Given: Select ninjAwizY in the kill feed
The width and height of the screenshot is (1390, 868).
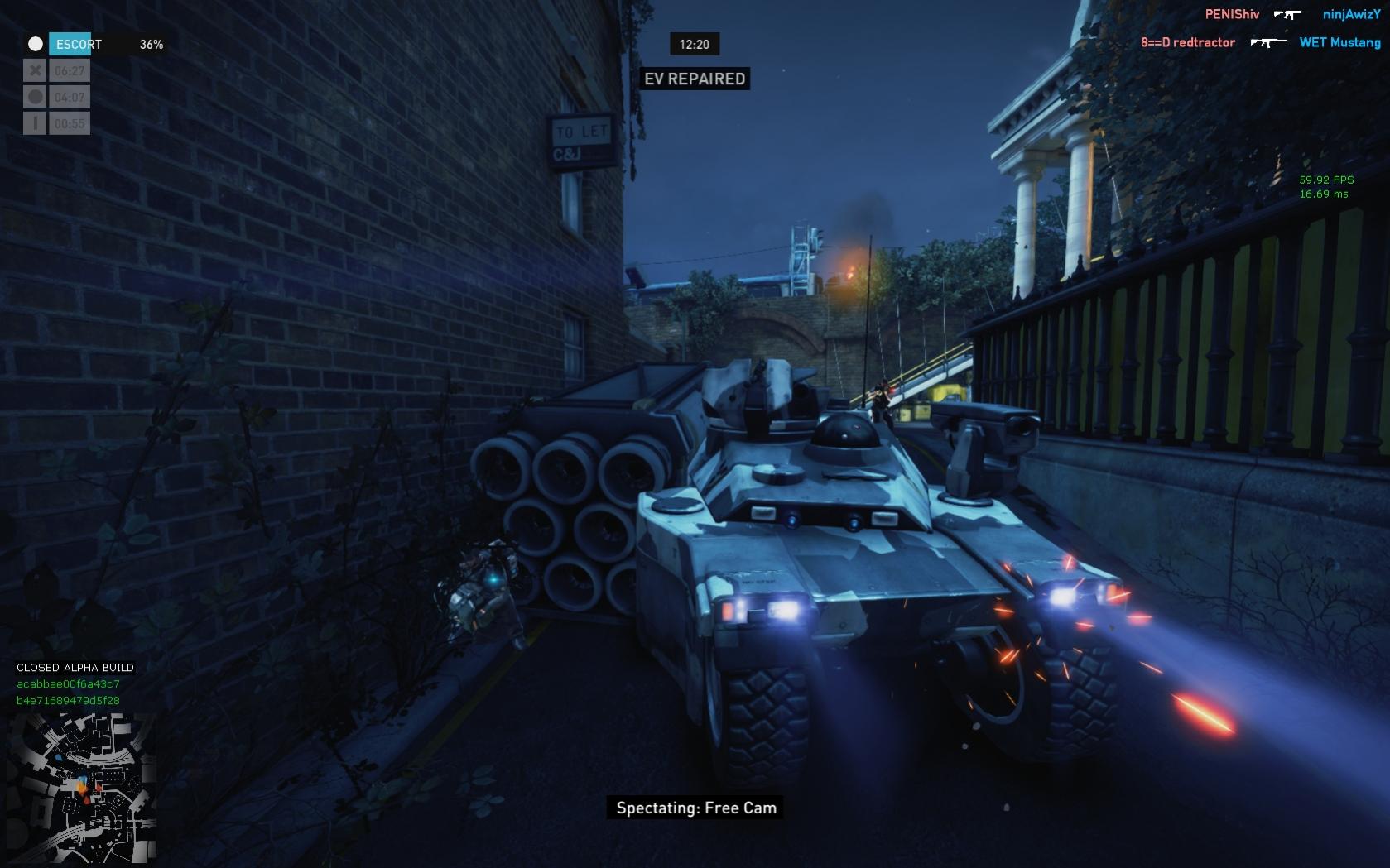Looking at the screenshot, I should (1351, 14).
